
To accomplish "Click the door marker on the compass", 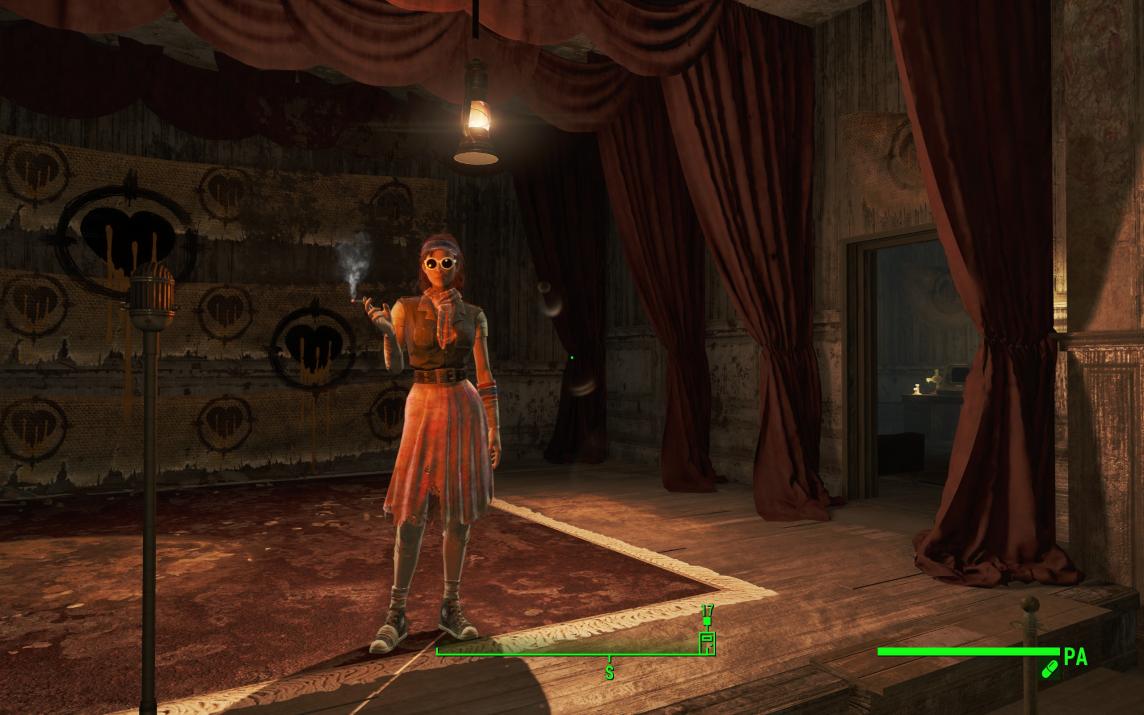I will point(707,642).
